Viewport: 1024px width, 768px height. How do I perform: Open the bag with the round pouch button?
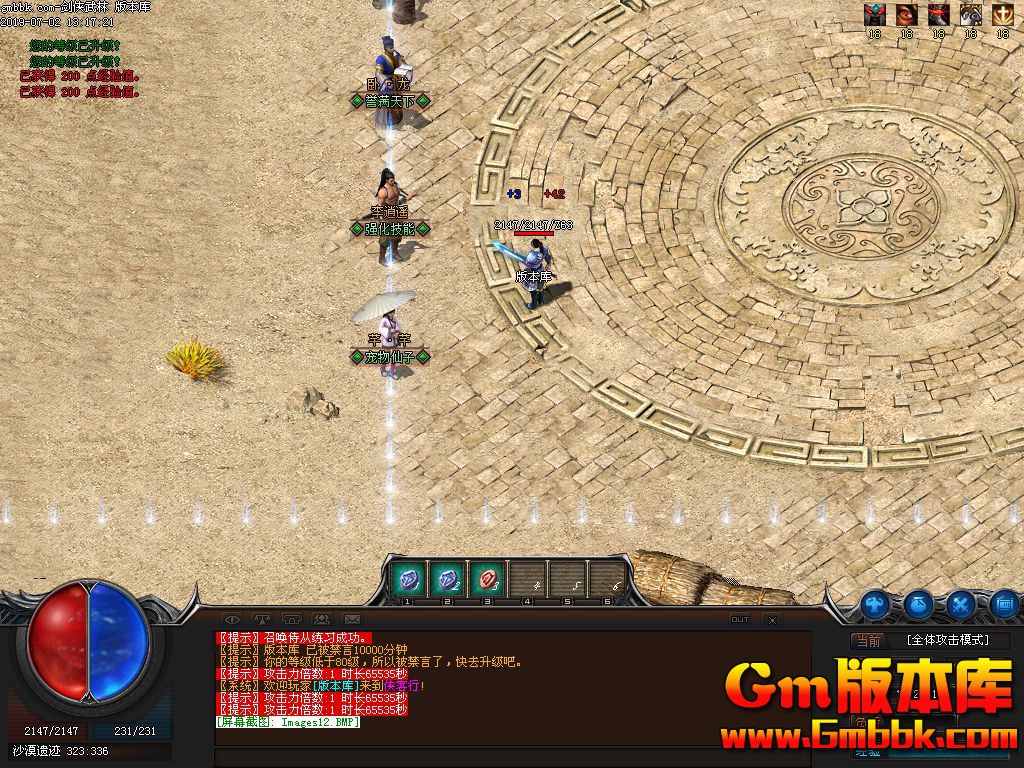tap(918, 604)
